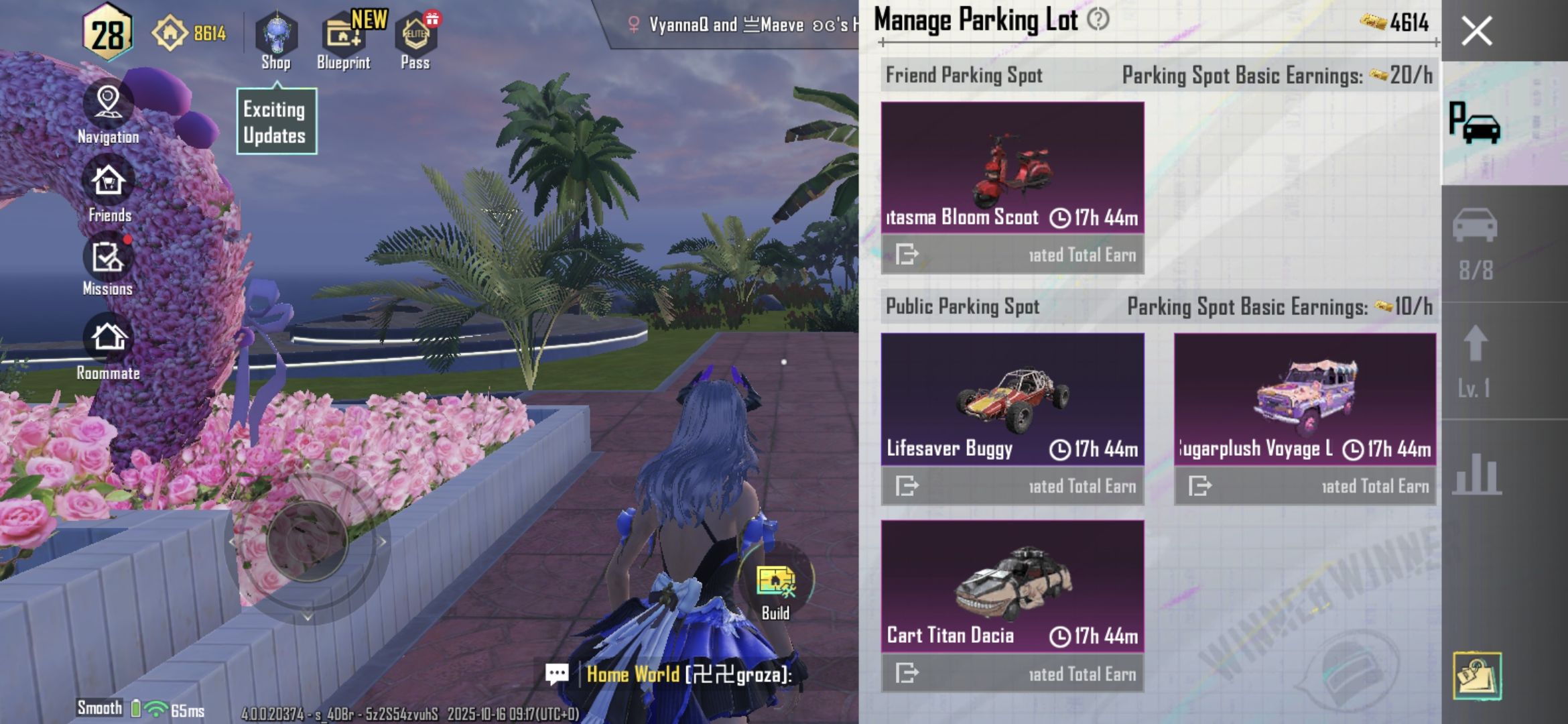Open the parking lot help question mark

click(1098, 19)
